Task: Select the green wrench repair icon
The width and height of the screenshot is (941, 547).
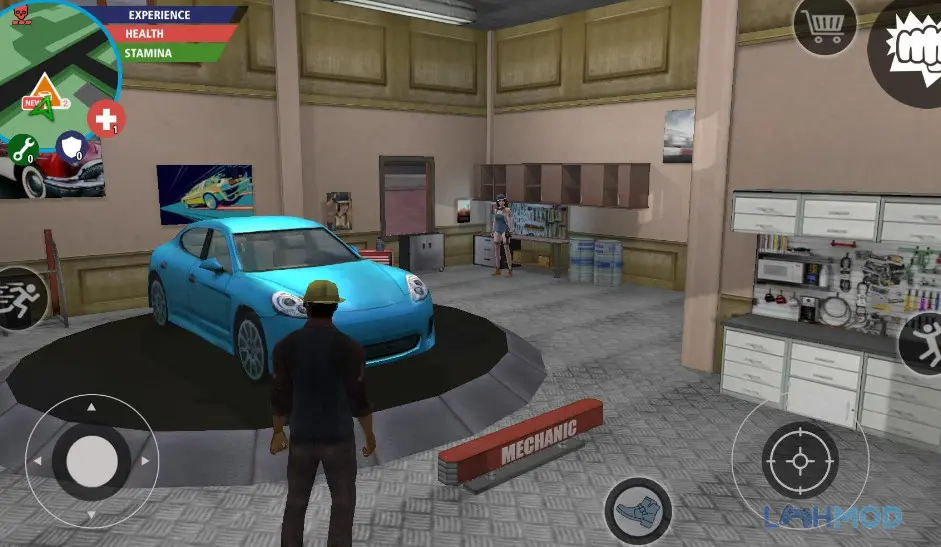Action: click(x=22, y=150)
